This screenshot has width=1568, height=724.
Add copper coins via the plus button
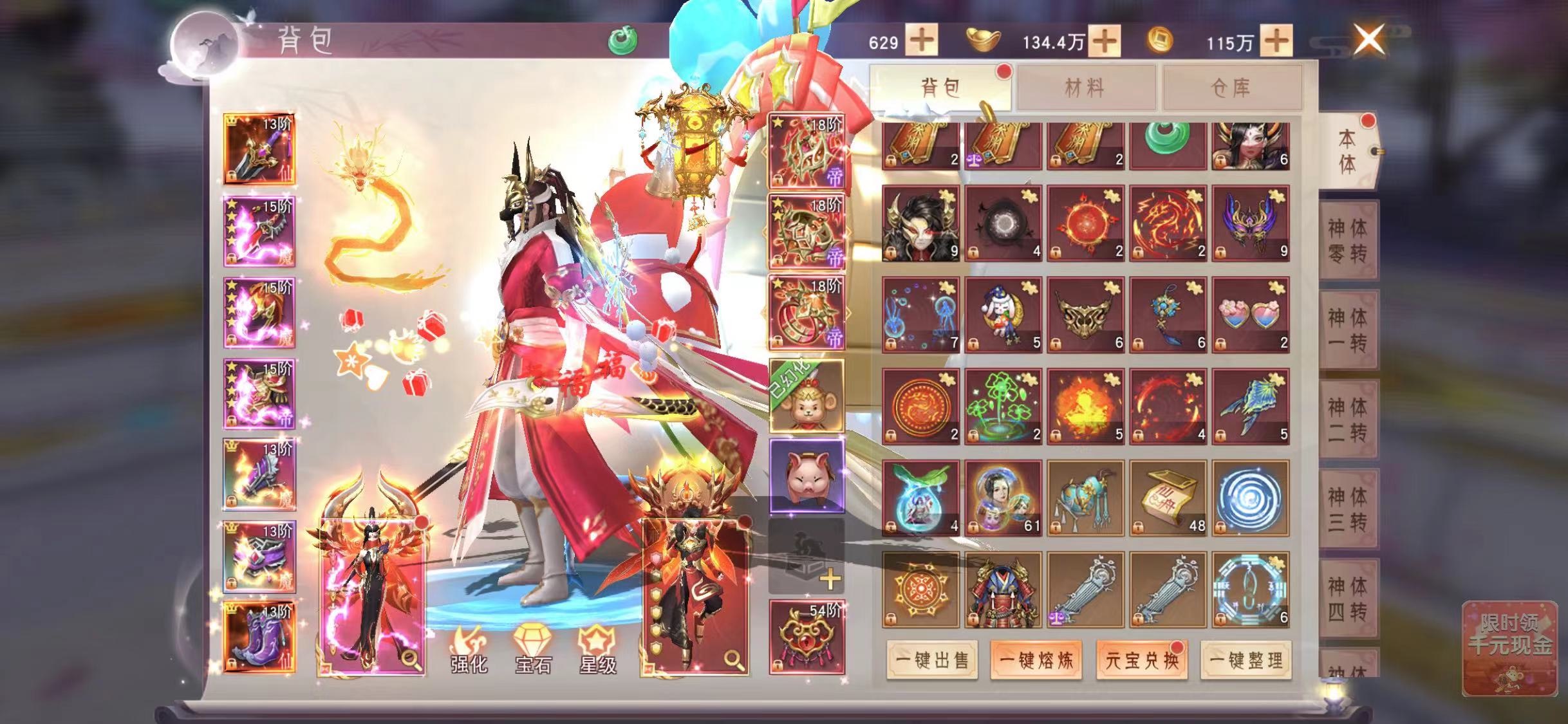pos(1276,41)
